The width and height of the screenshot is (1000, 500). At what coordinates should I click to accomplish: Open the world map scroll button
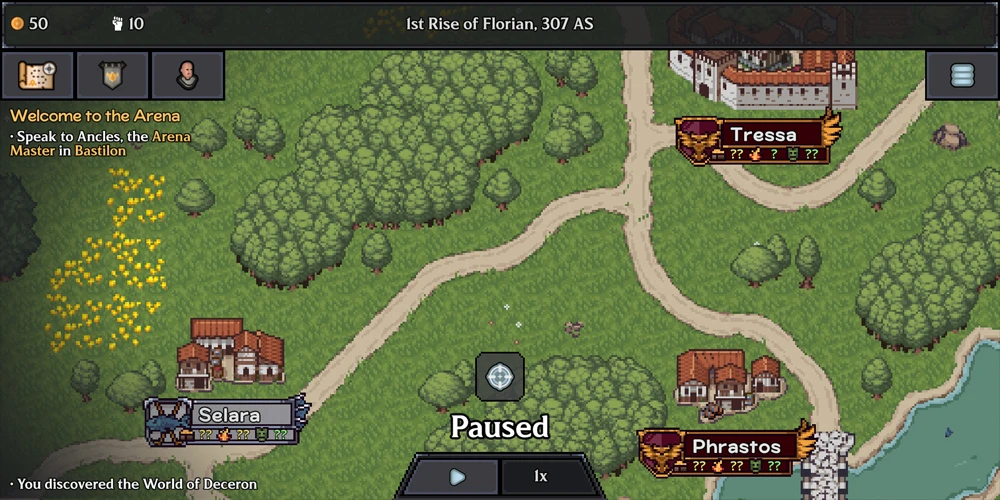tap(37, 75)
